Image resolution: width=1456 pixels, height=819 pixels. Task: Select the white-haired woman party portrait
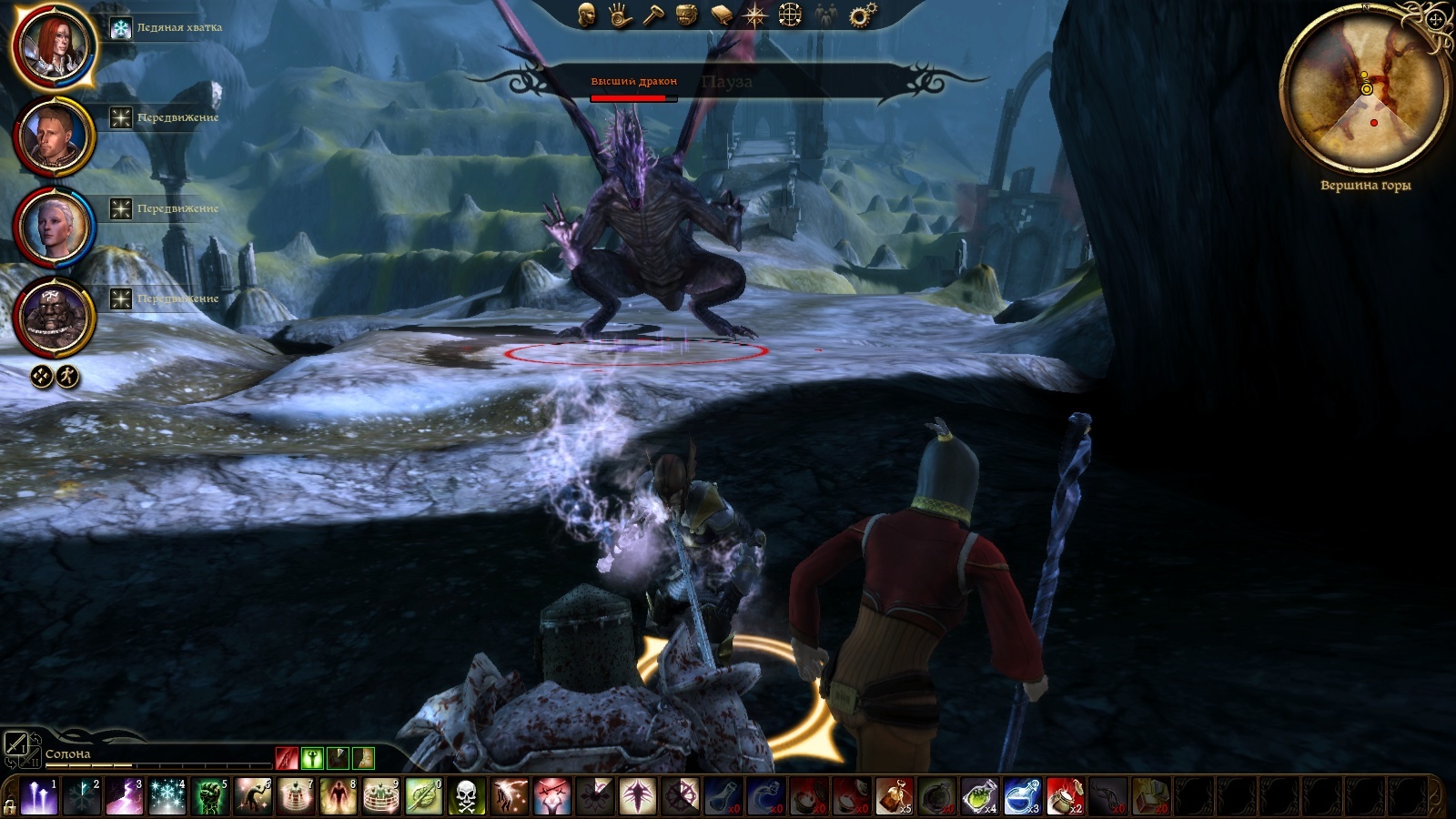point(54,227)
